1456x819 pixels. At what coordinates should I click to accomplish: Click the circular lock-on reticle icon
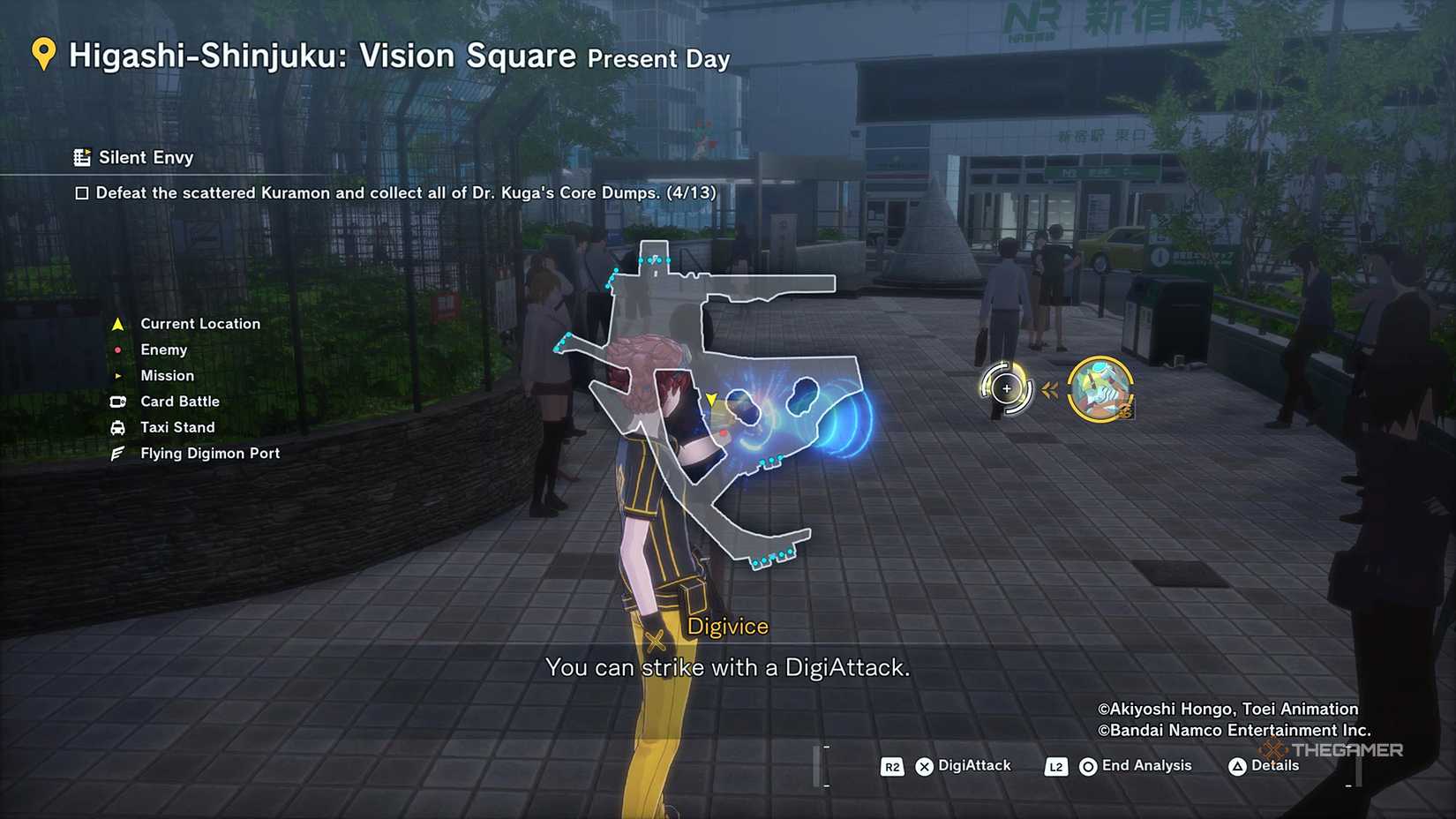pos(1006,387)
